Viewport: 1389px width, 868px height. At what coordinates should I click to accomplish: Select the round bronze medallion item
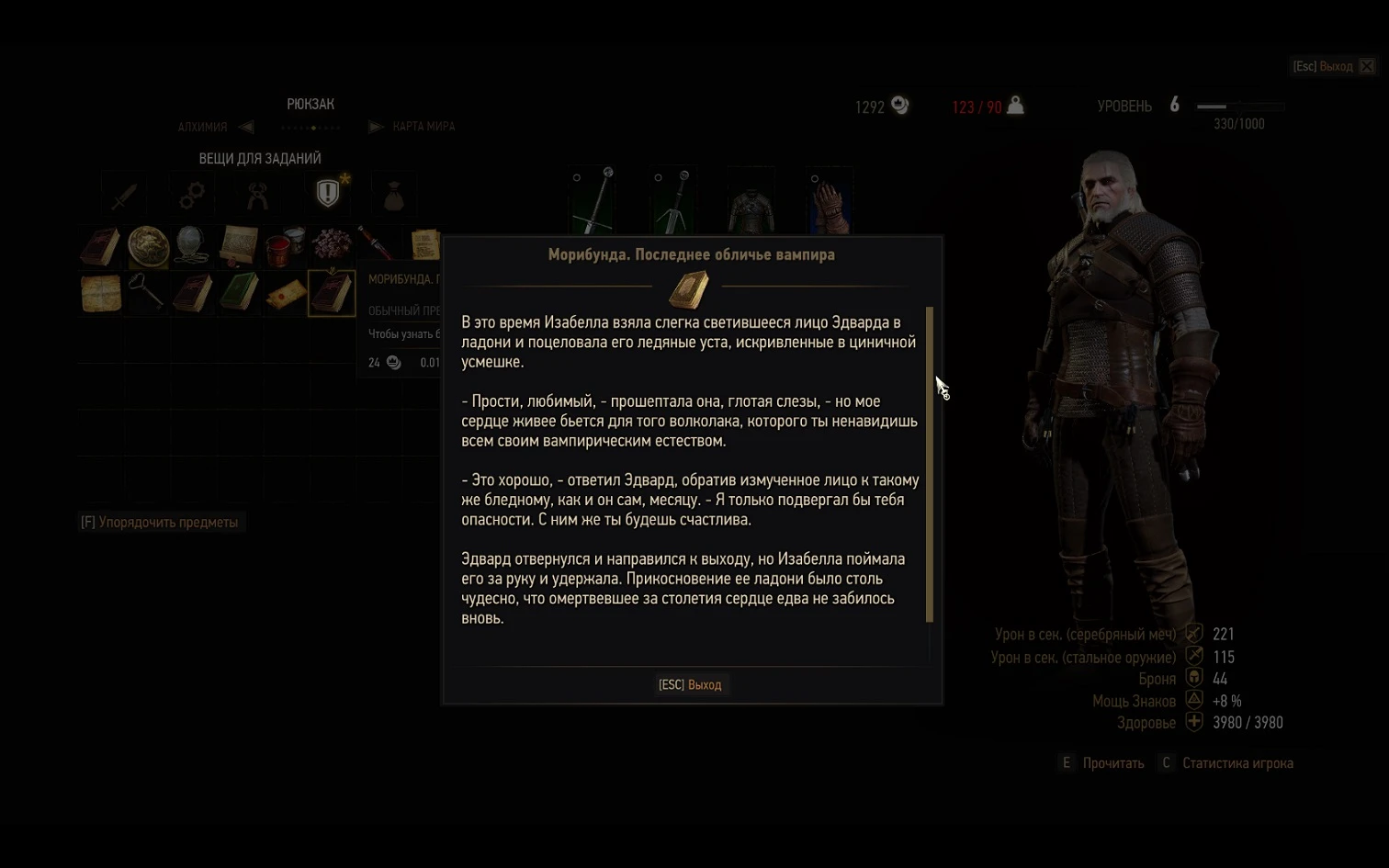(x=147, y=246)
